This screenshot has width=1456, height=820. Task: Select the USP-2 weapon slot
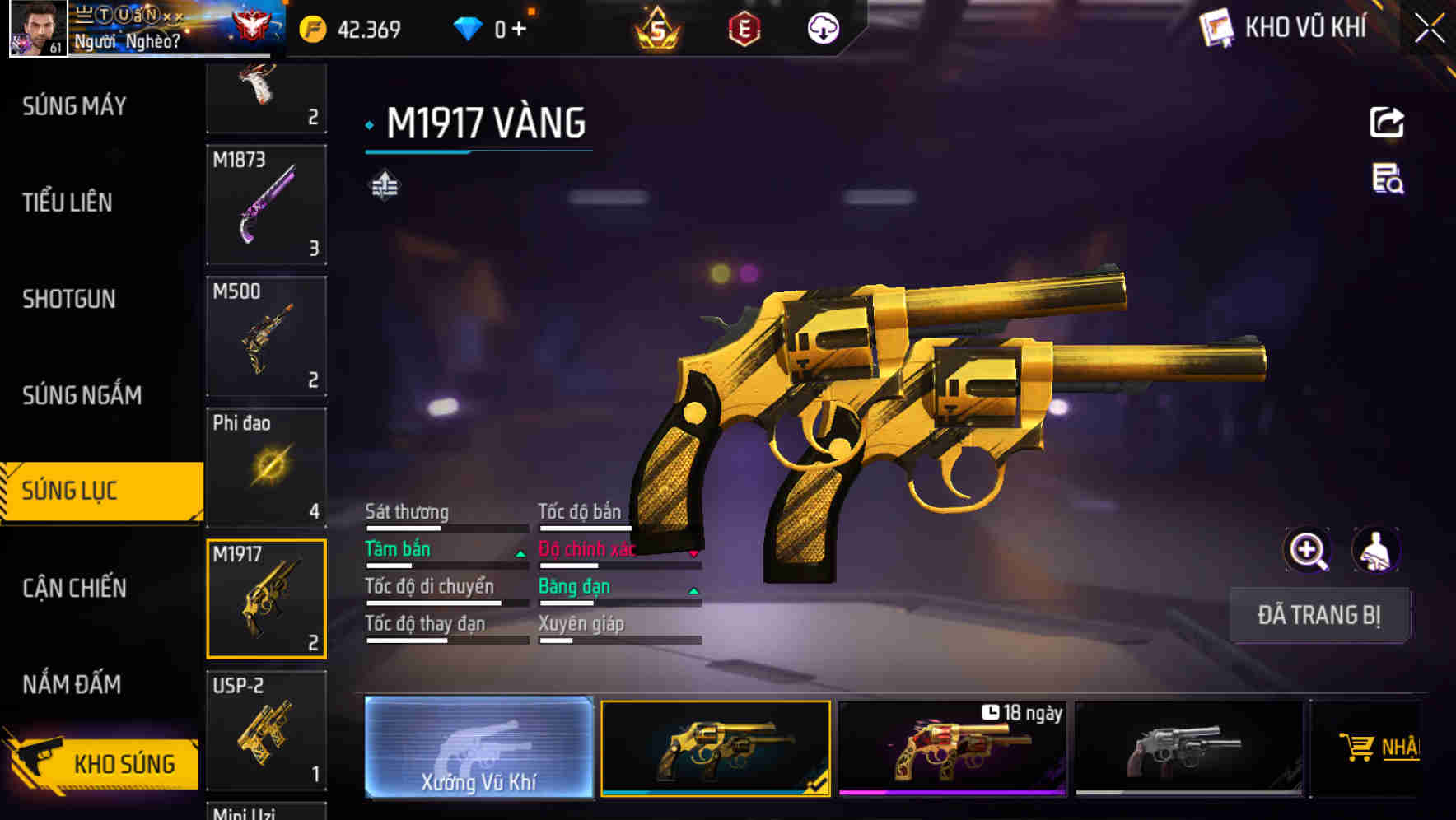(266, 730)
